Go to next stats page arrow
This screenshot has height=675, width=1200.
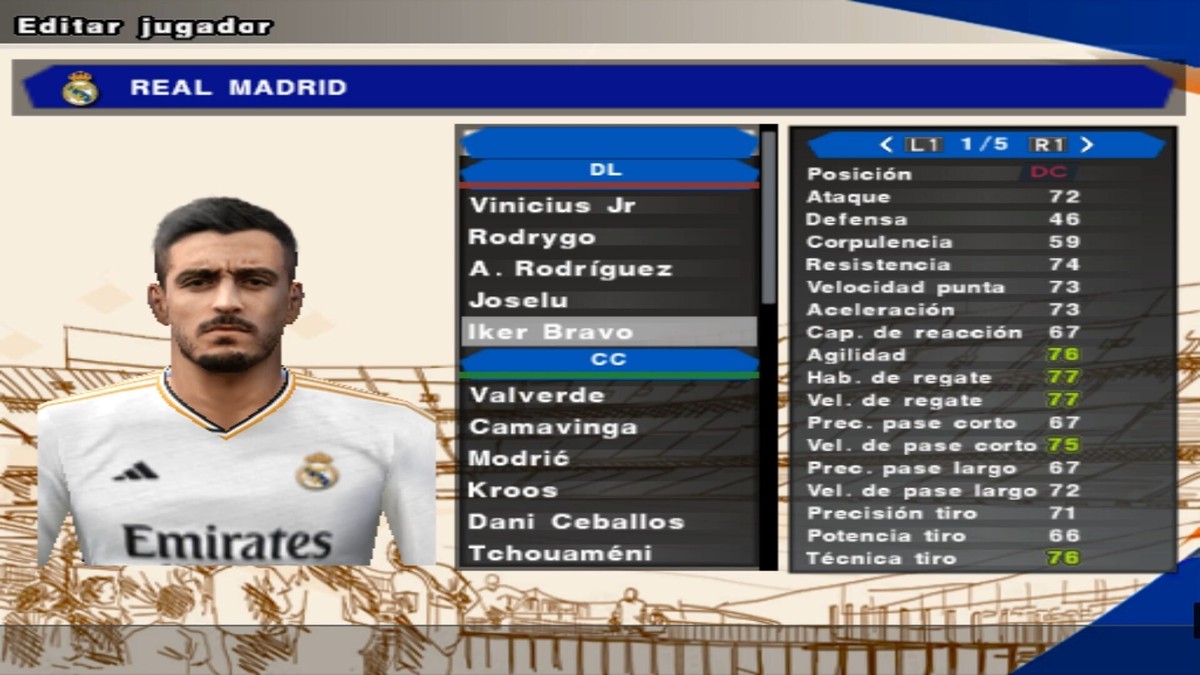(x=1088, y=145)
